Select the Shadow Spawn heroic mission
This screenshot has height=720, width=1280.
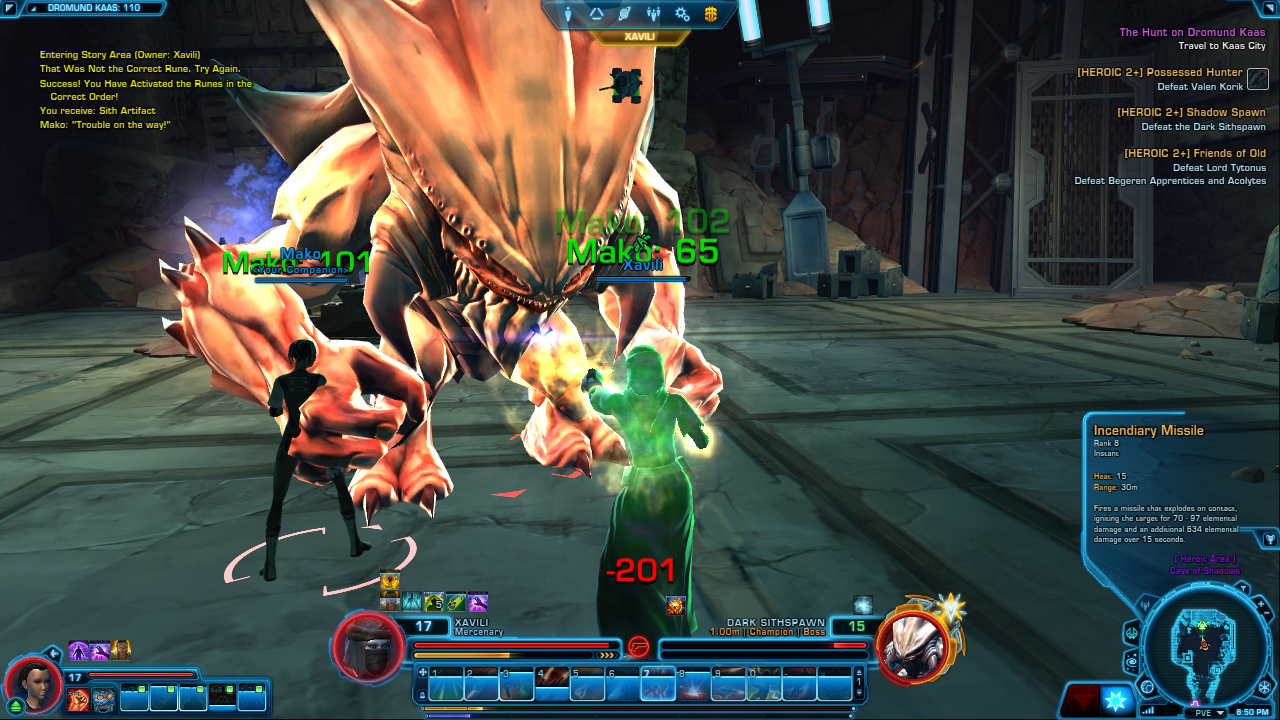point(1190,113)
